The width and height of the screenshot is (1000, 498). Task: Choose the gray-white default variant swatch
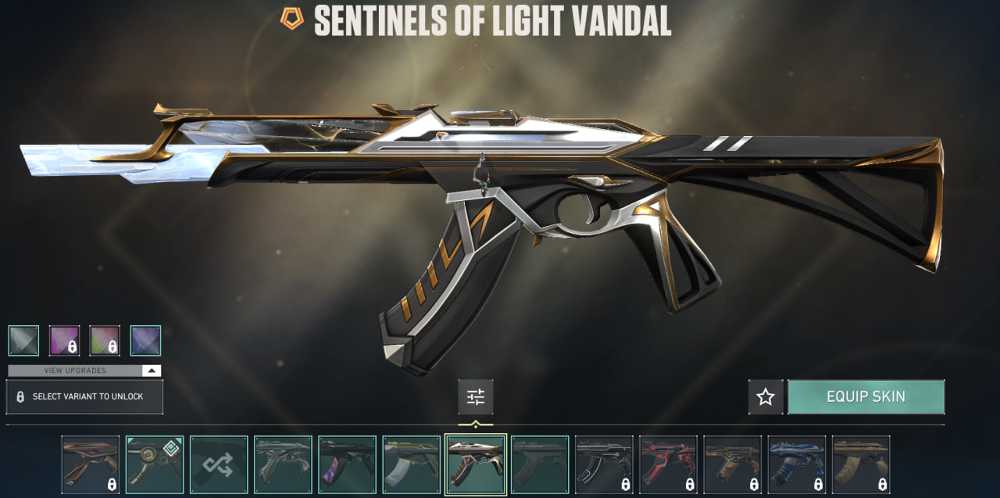pos(23,340)
